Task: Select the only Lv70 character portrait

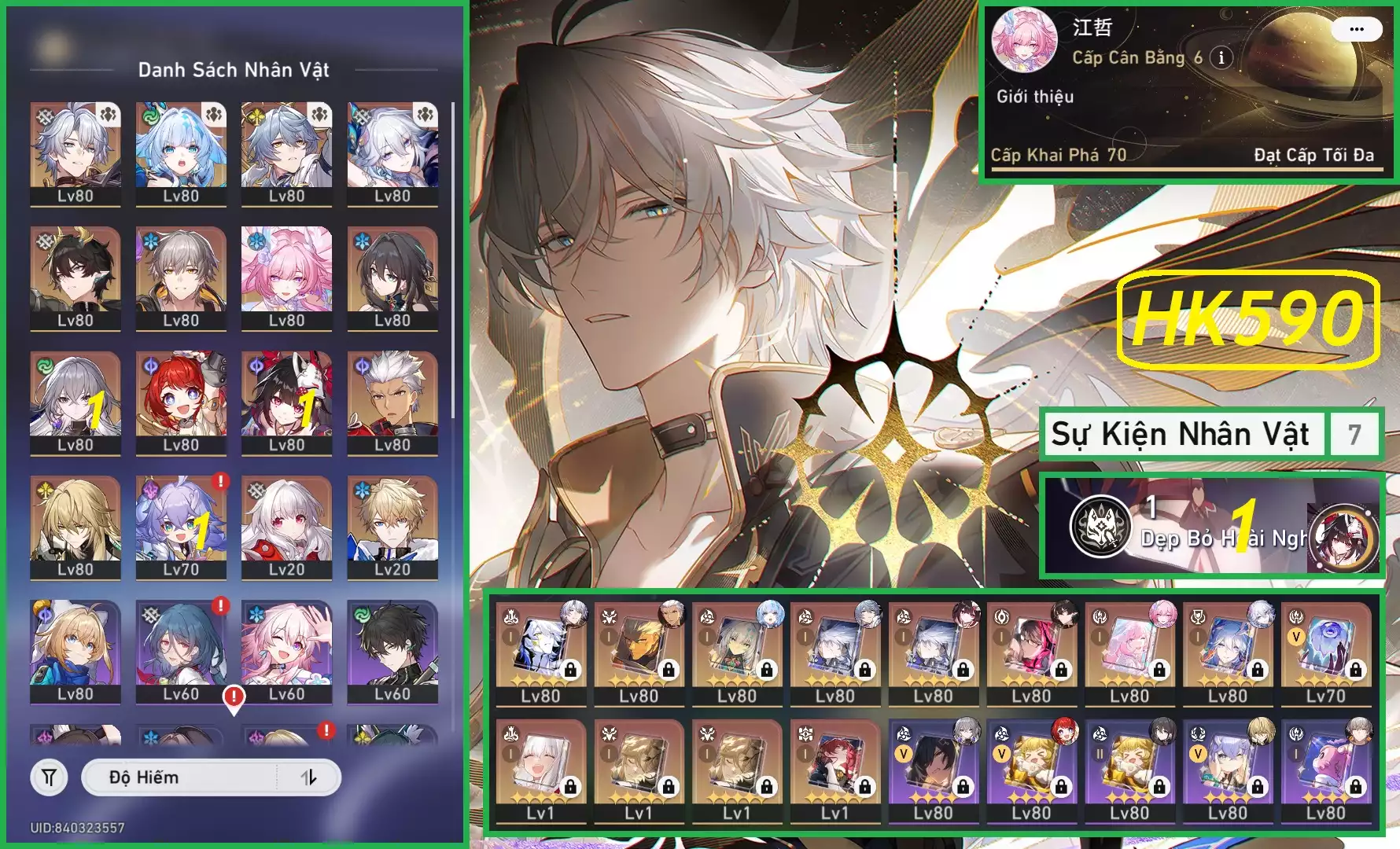Action: 181,525
